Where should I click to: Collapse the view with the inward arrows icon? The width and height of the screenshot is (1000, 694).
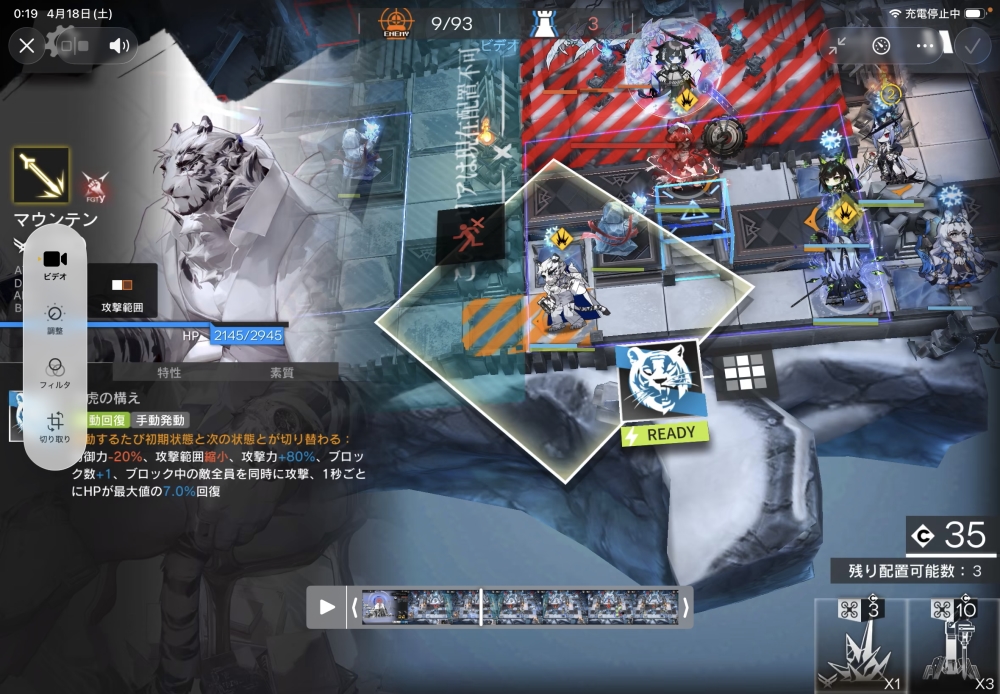coord(838,45)
